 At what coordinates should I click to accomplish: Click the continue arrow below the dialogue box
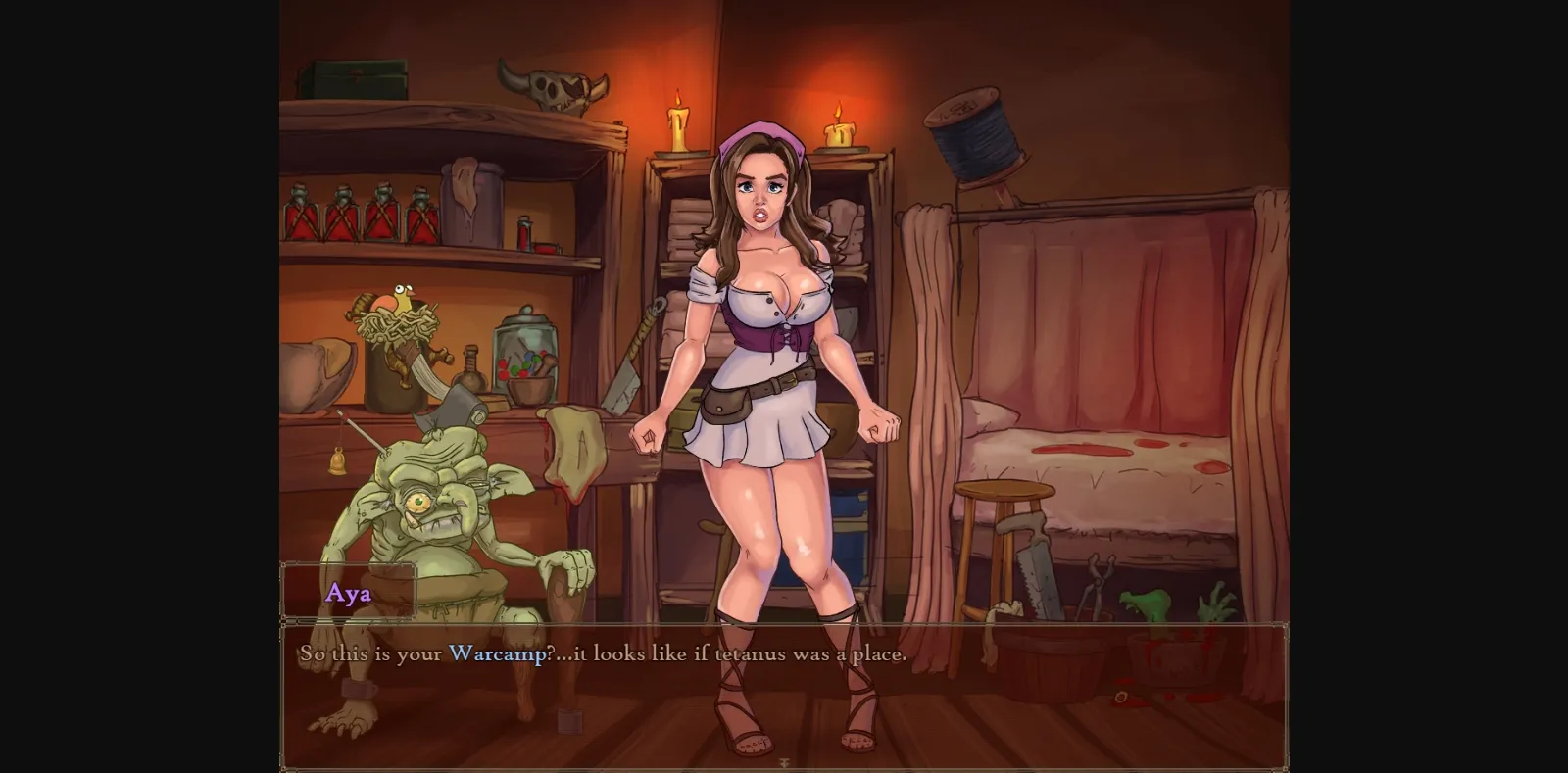click(784, 760)
